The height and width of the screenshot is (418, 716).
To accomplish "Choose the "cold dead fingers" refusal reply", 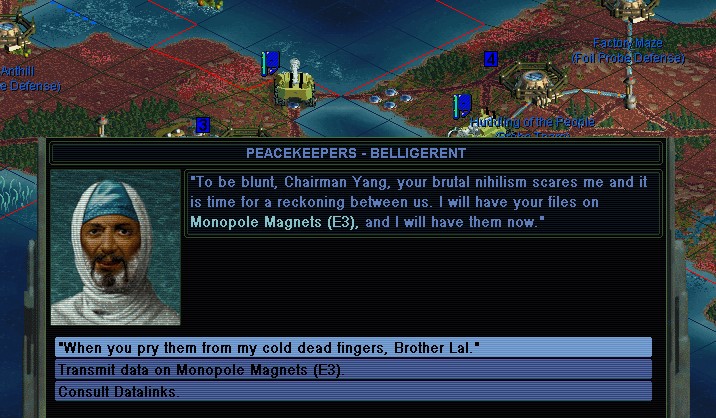I will pyautogui.click(x=353, y=347).
